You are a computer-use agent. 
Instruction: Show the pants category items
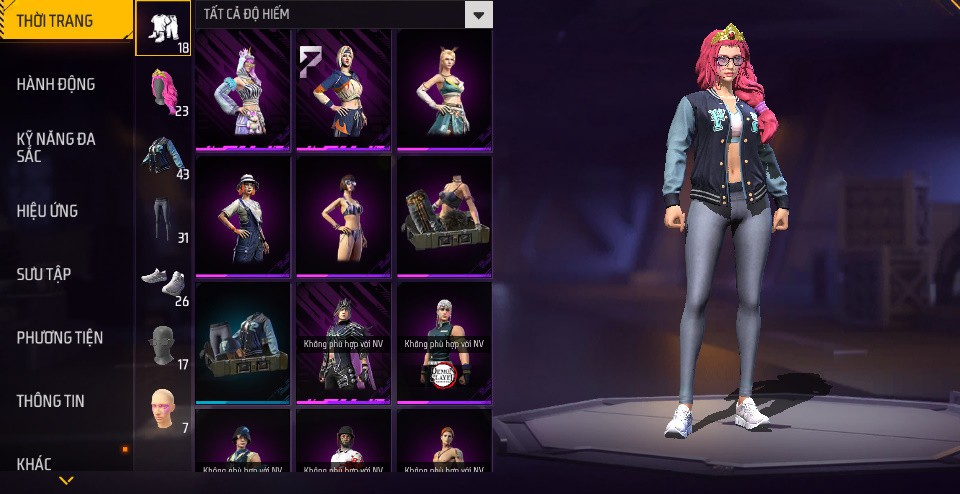click(x=163, y=218)
